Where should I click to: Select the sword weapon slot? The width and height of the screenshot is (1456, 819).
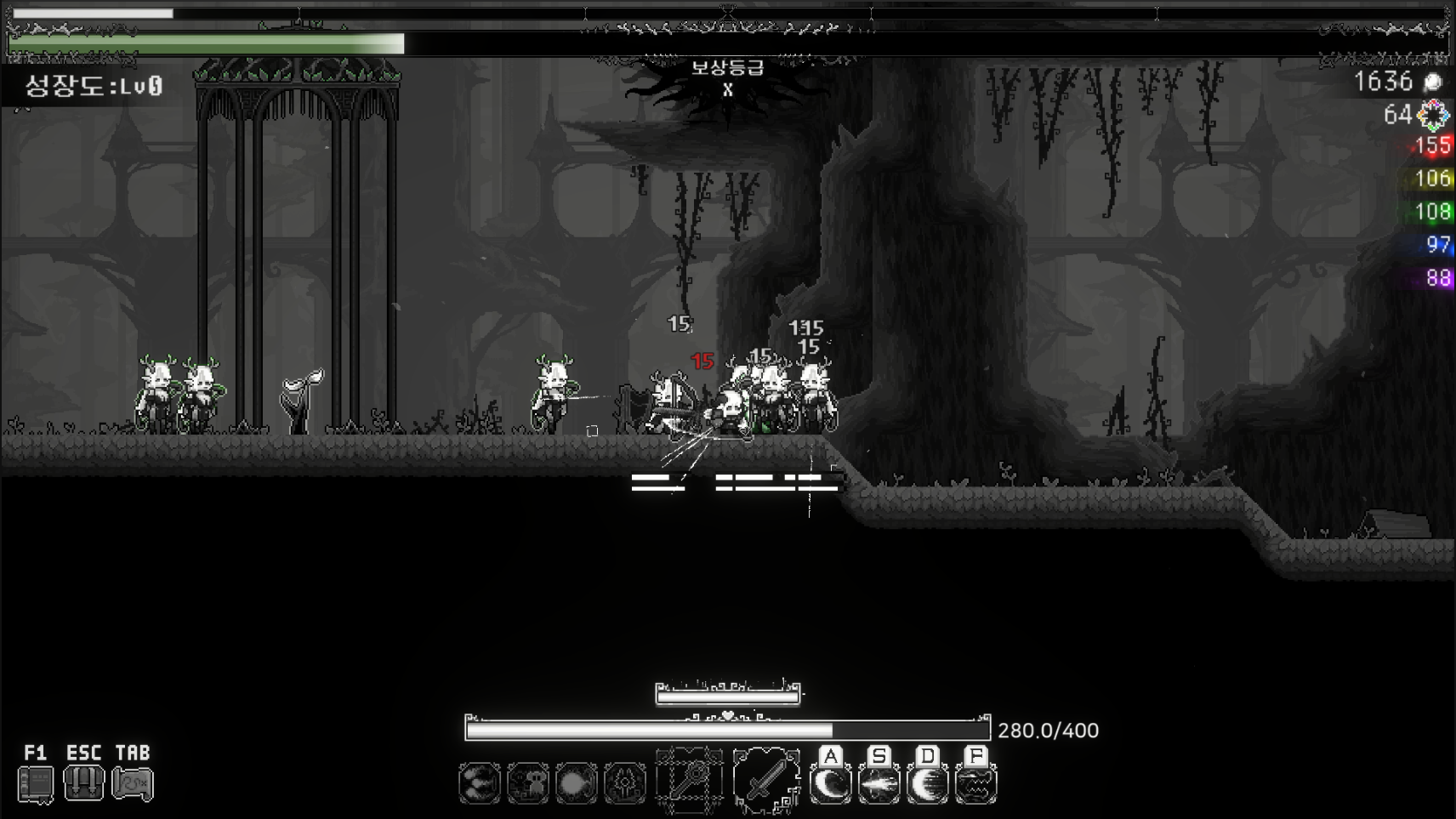766,780
